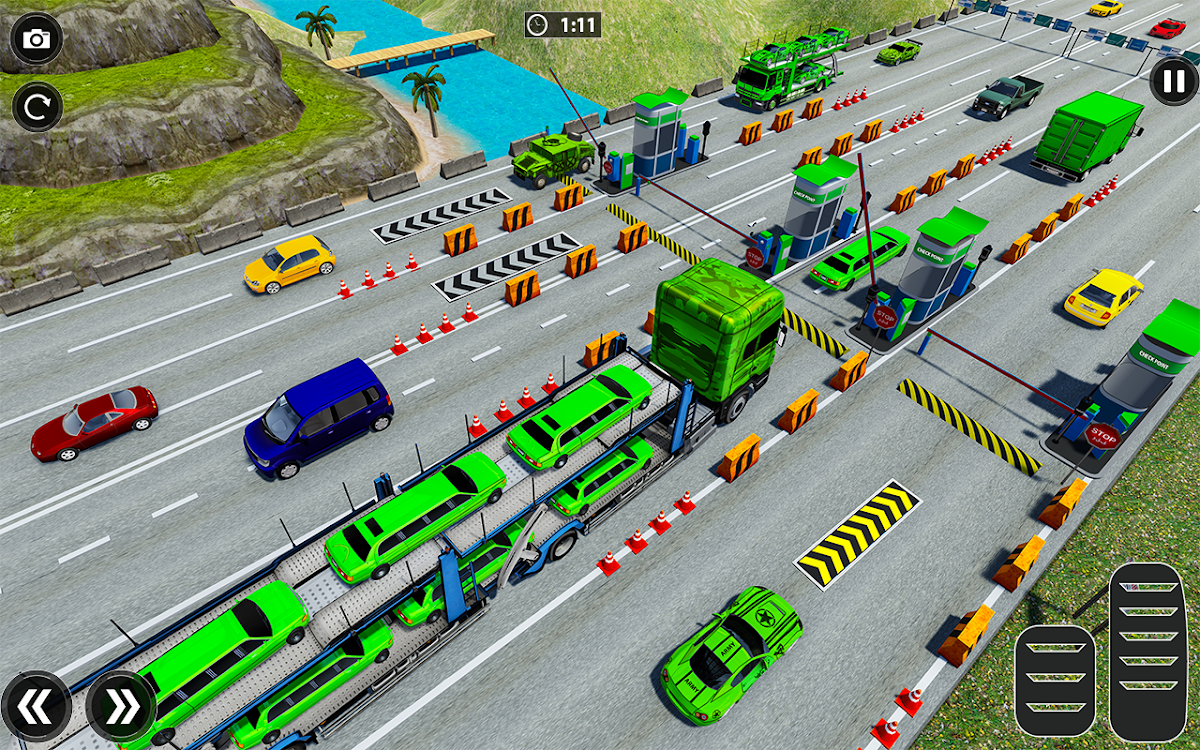Steer left with the left arrow button
The height and width of the screenshot is (750, 1200).
35,707
